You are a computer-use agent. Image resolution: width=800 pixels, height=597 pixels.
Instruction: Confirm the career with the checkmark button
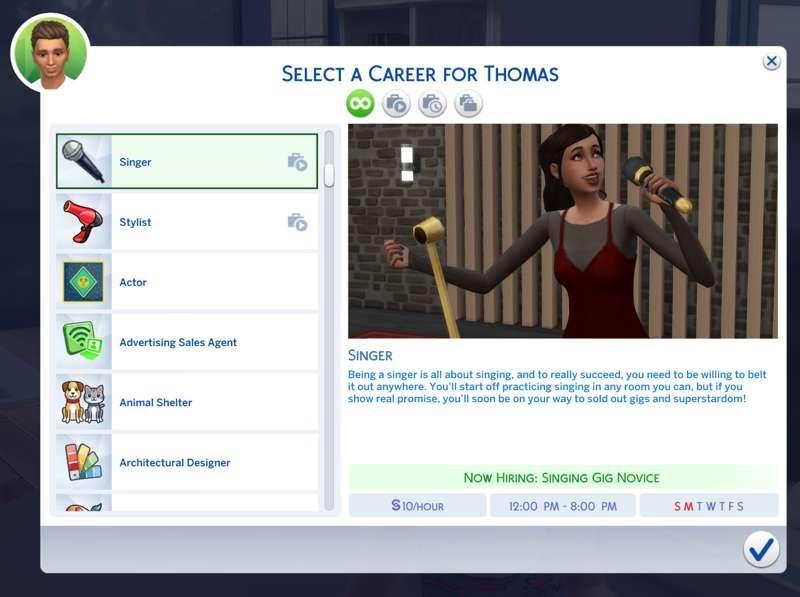(761, 549)
